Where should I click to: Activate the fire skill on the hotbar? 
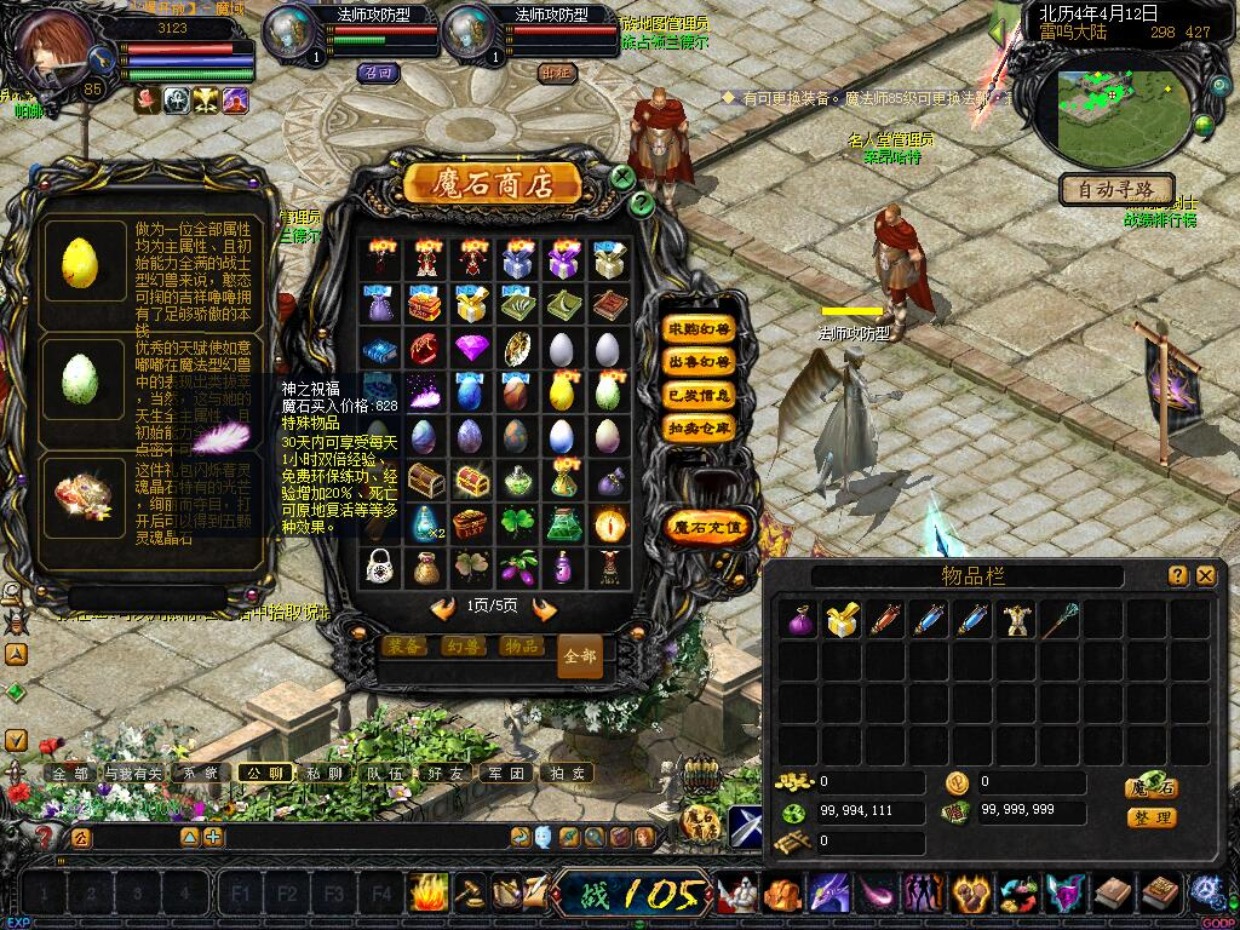pos(429,892)
